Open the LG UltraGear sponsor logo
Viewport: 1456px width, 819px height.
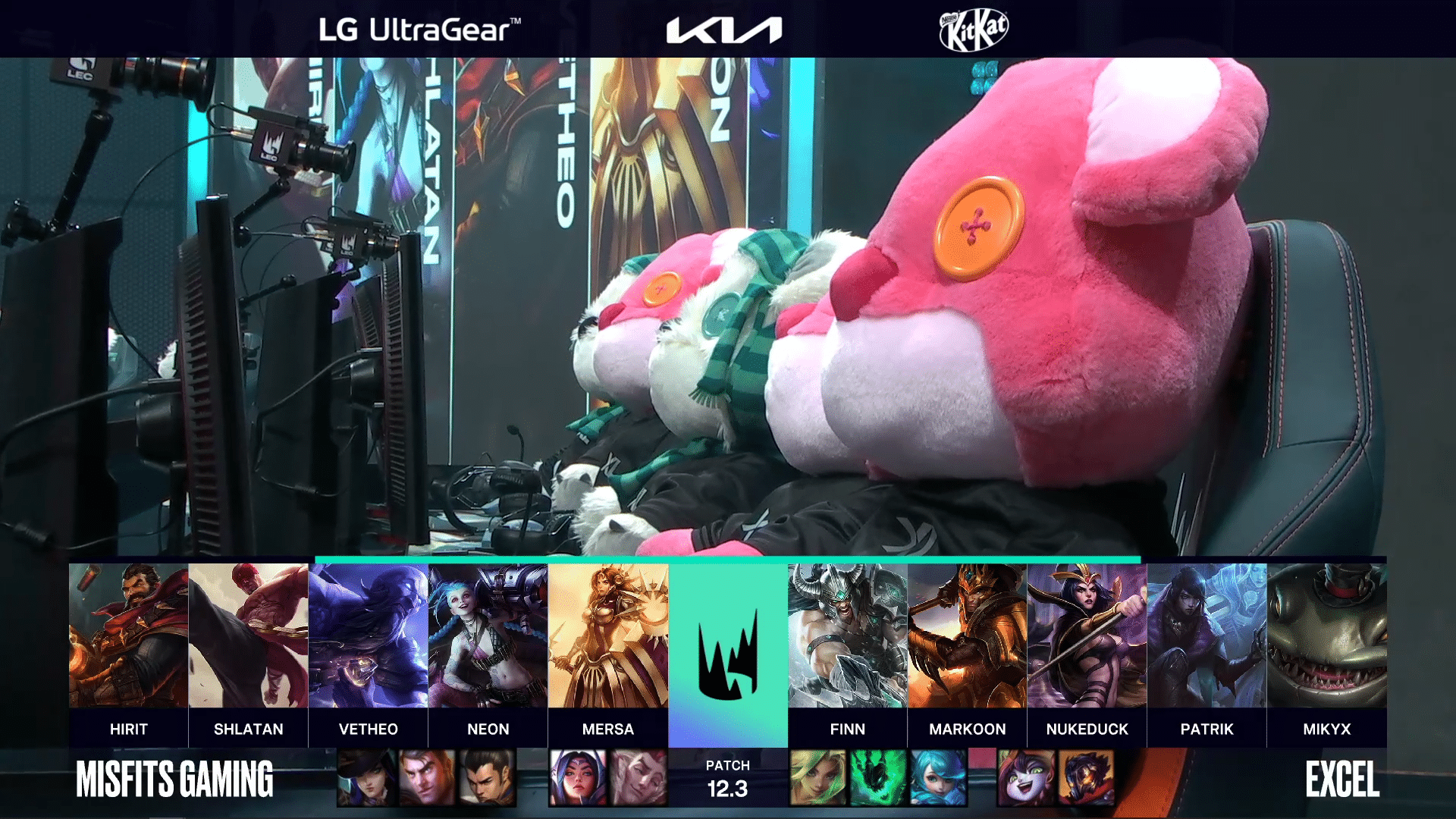419,30
